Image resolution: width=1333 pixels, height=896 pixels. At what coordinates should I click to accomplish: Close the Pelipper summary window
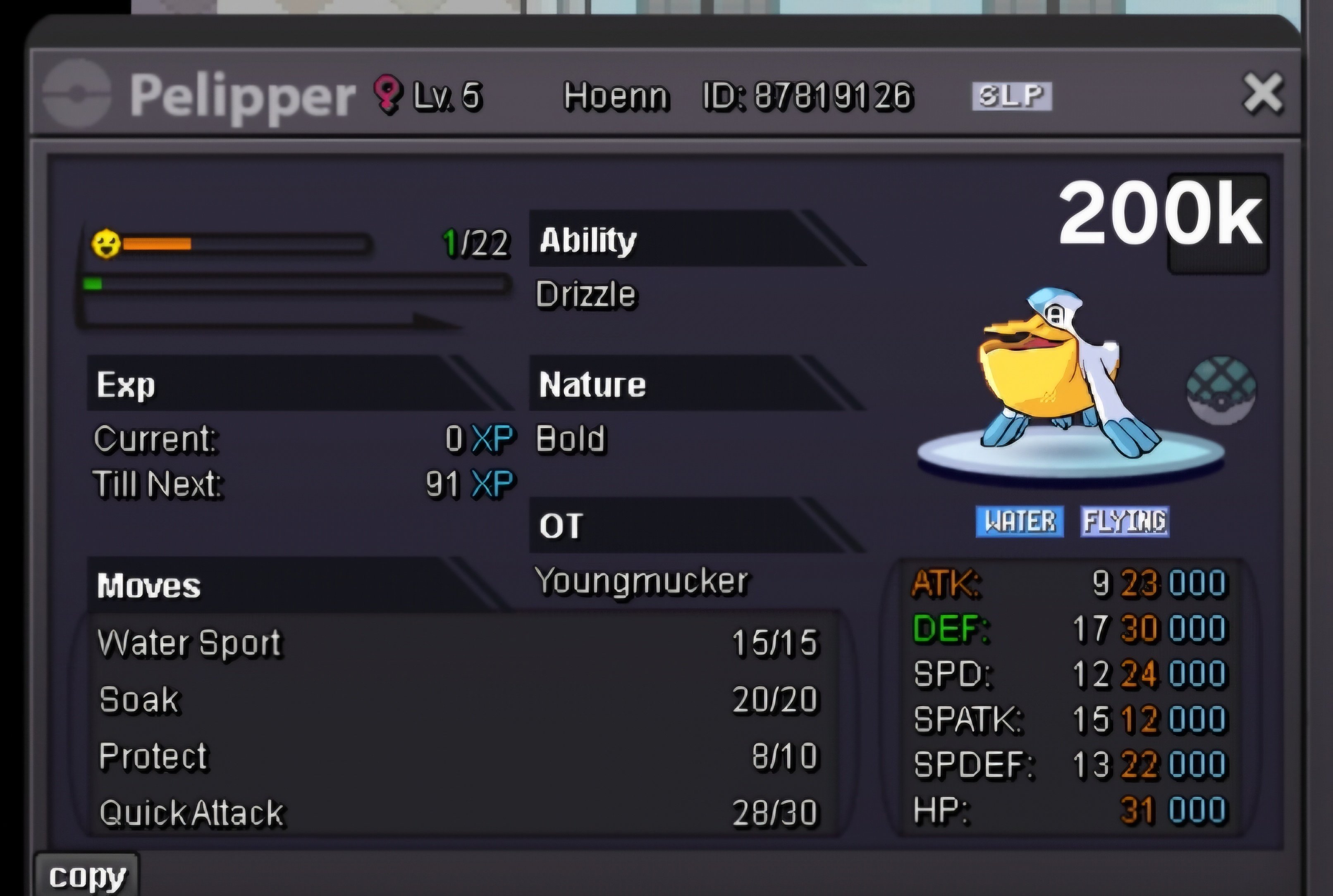click(1263, 93)
